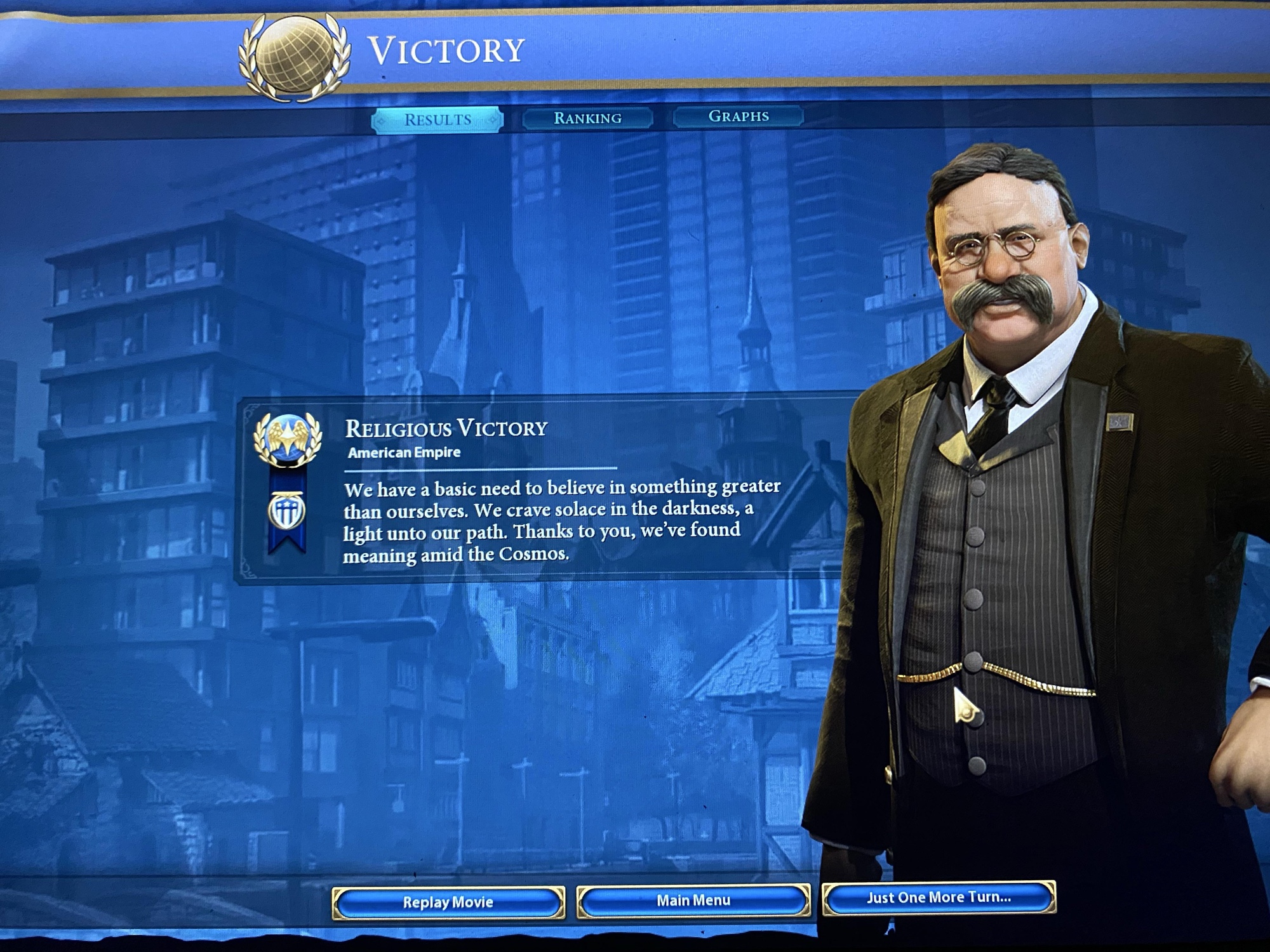
Task: Open the Ranking tab
Action: point(587,118)
